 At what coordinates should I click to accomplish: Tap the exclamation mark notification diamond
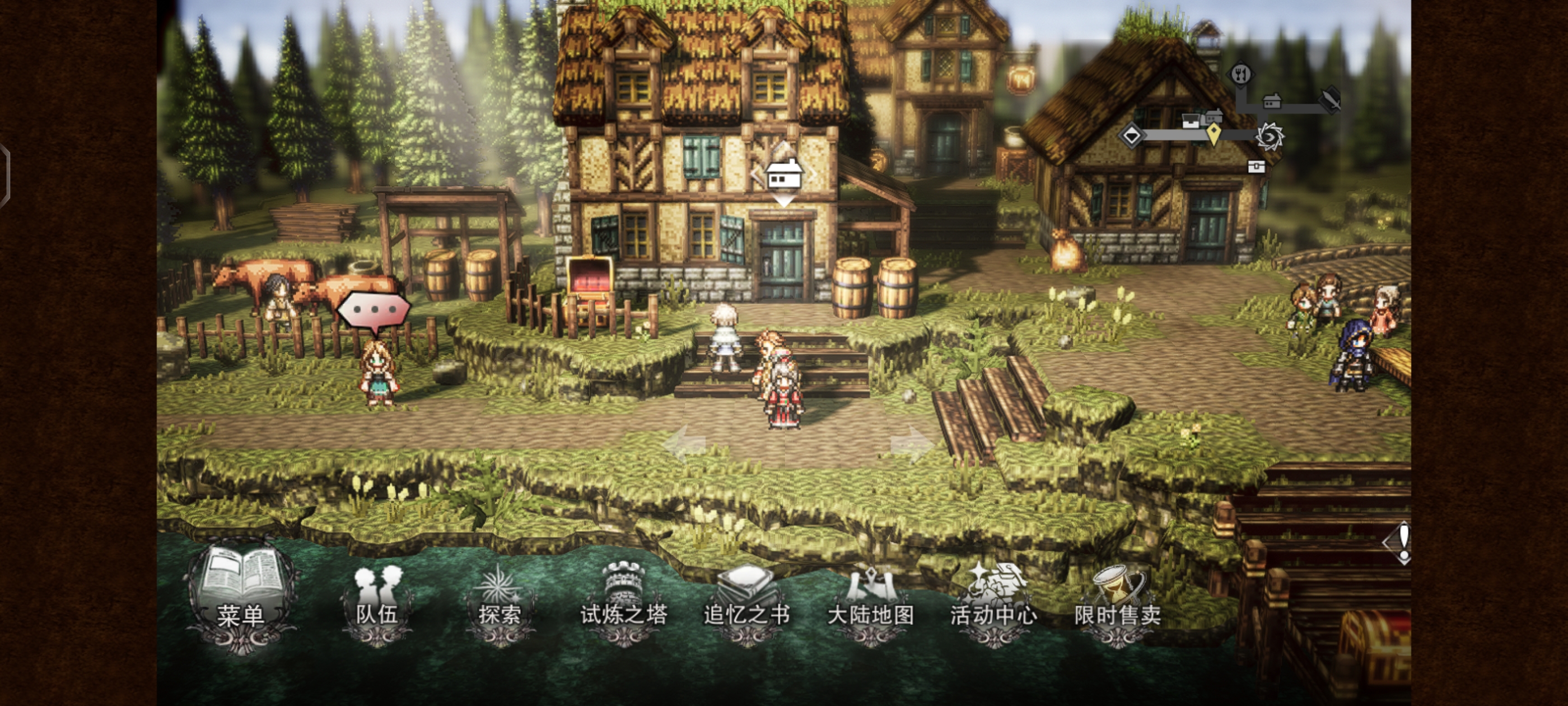[1401, 542]
